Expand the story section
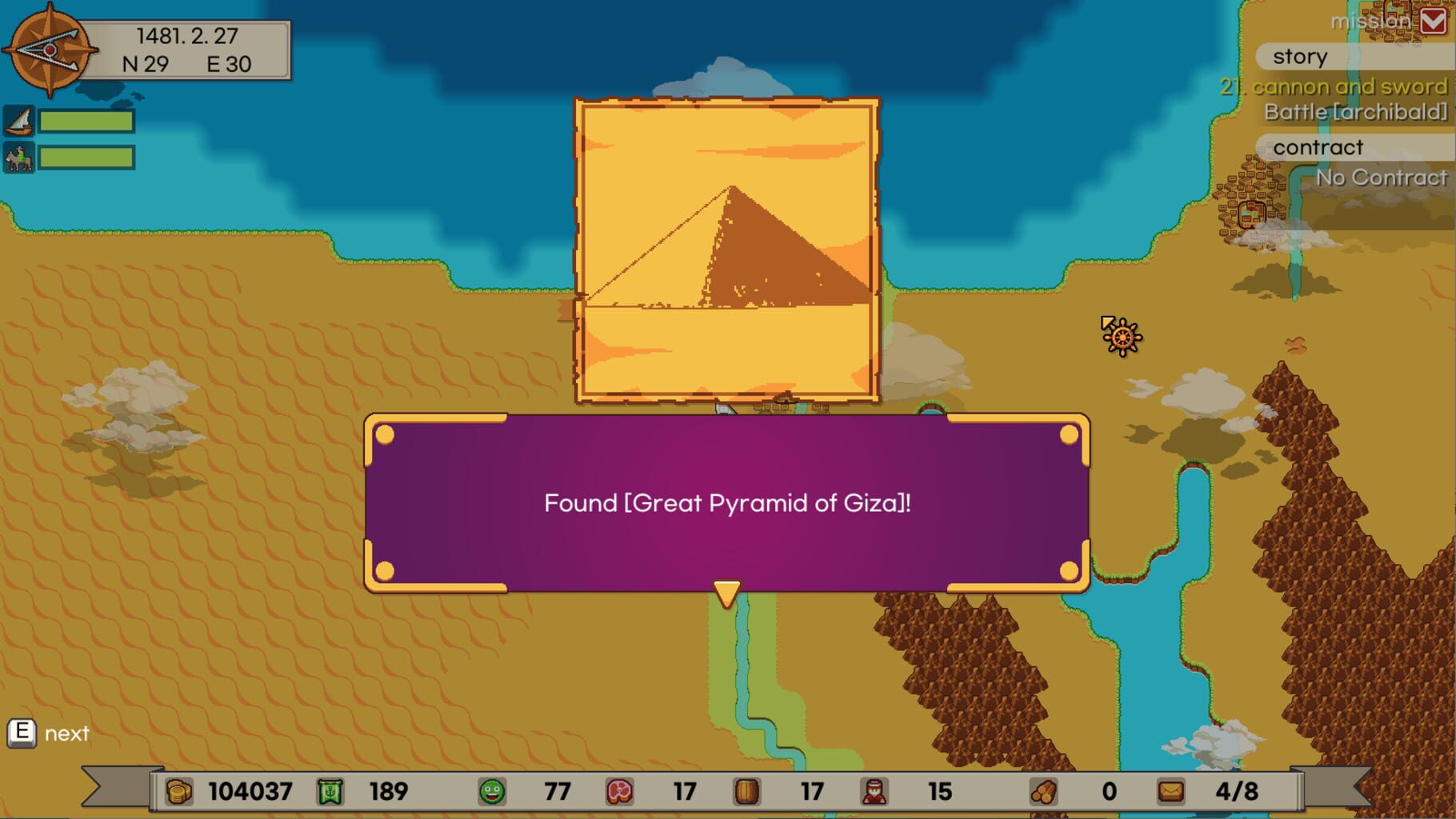 click(x=1300, y=56)
